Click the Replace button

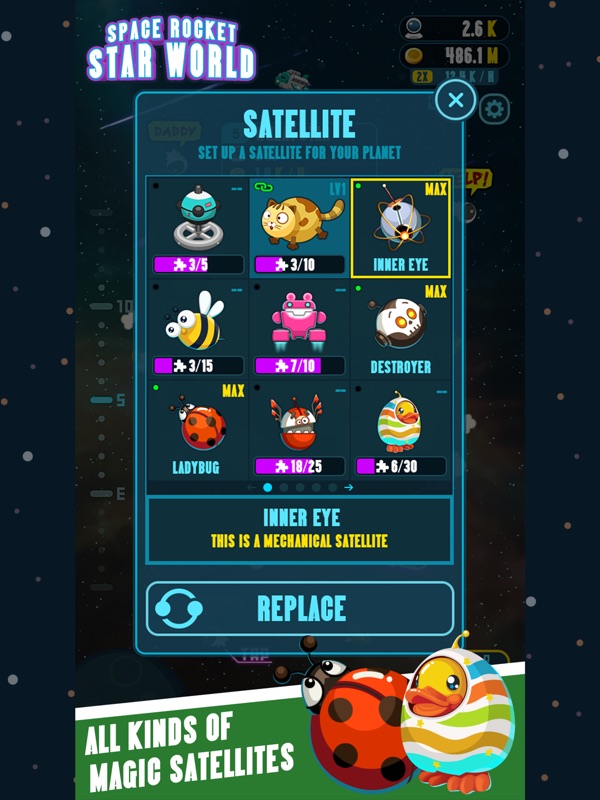[300, 608]
